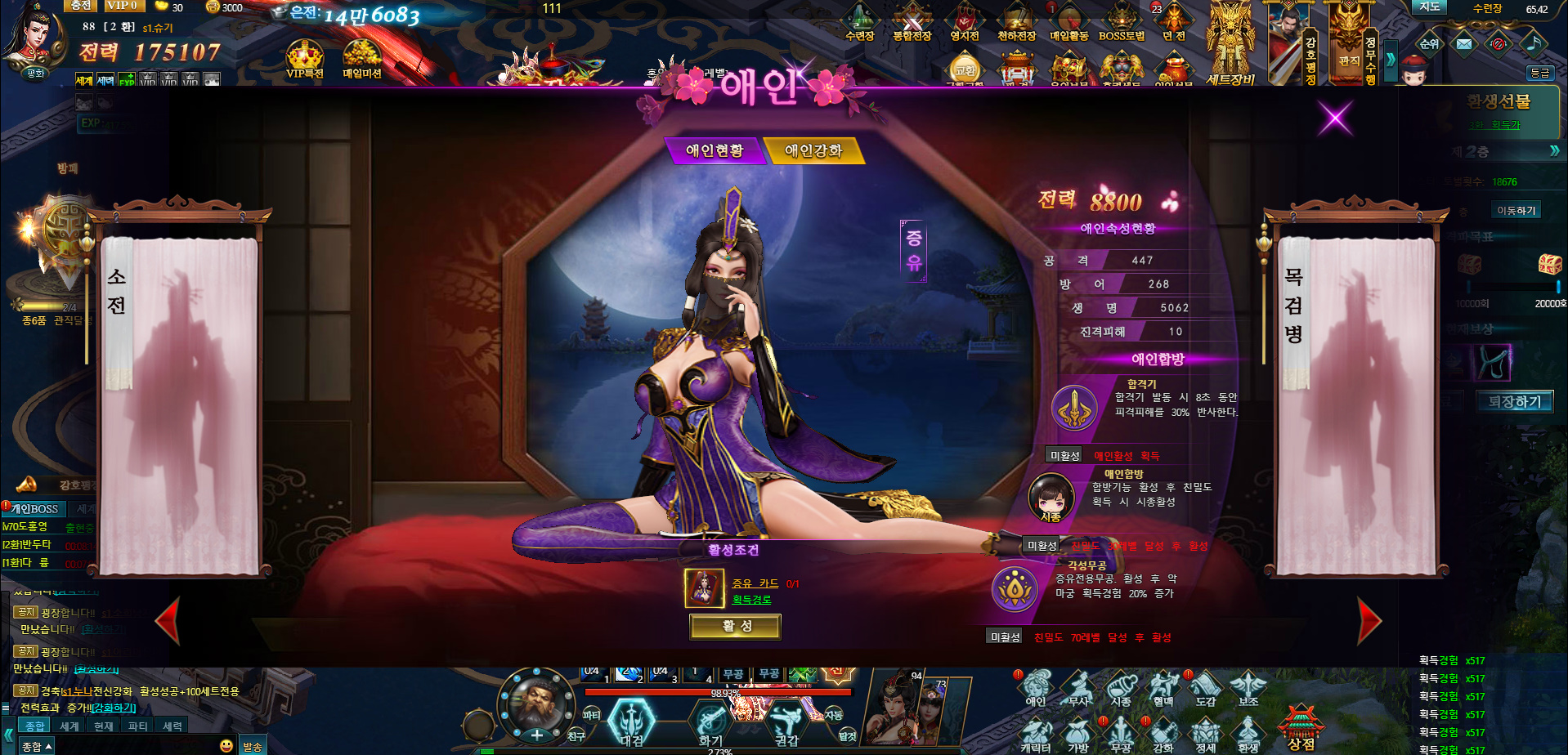1568x755 pixels.
Task: Open the 세트장비 golden armor menu
Action: tap(1230, 45)
